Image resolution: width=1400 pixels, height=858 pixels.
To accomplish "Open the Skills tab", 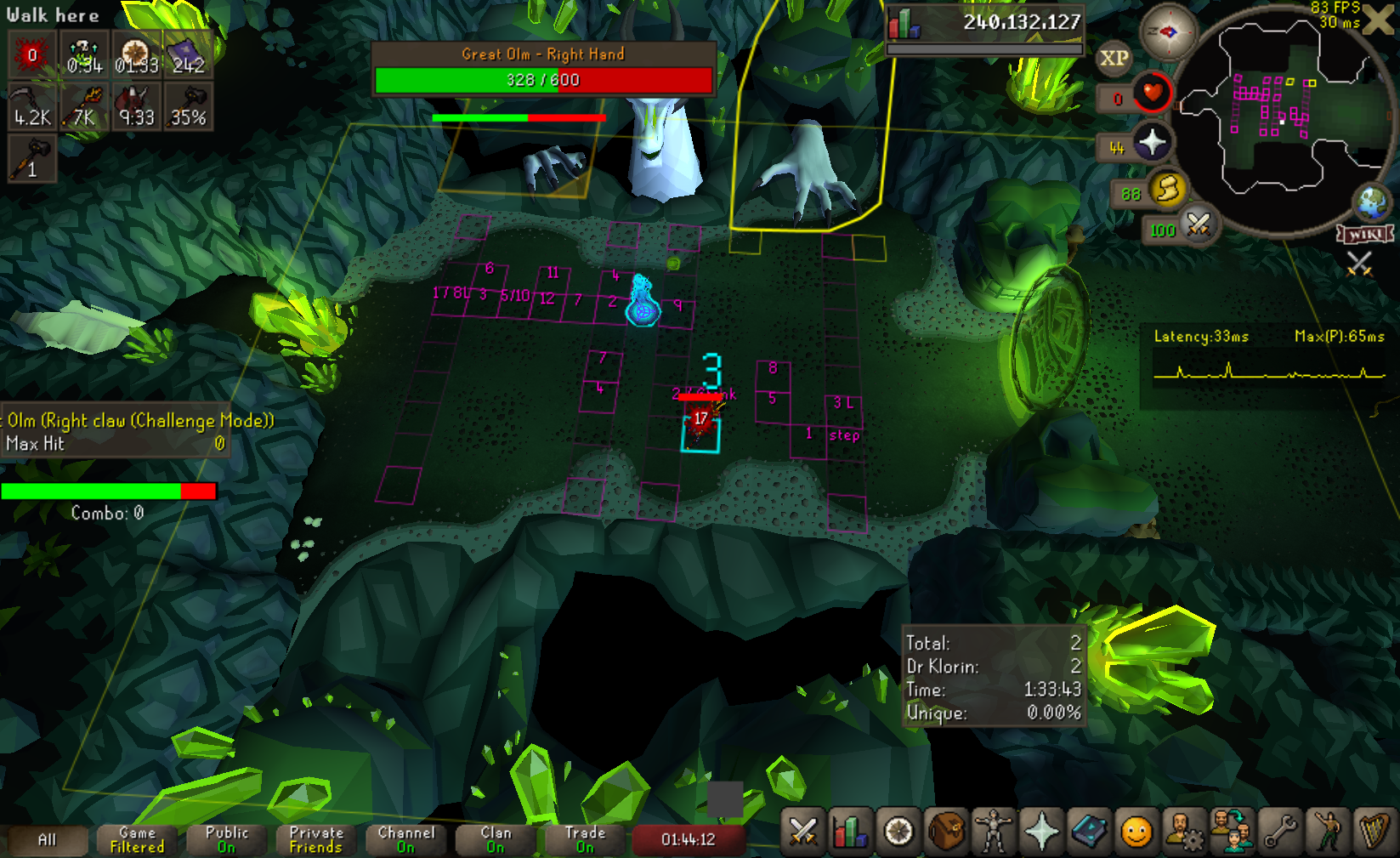I will pyautogui.click(x=850, y=831).
